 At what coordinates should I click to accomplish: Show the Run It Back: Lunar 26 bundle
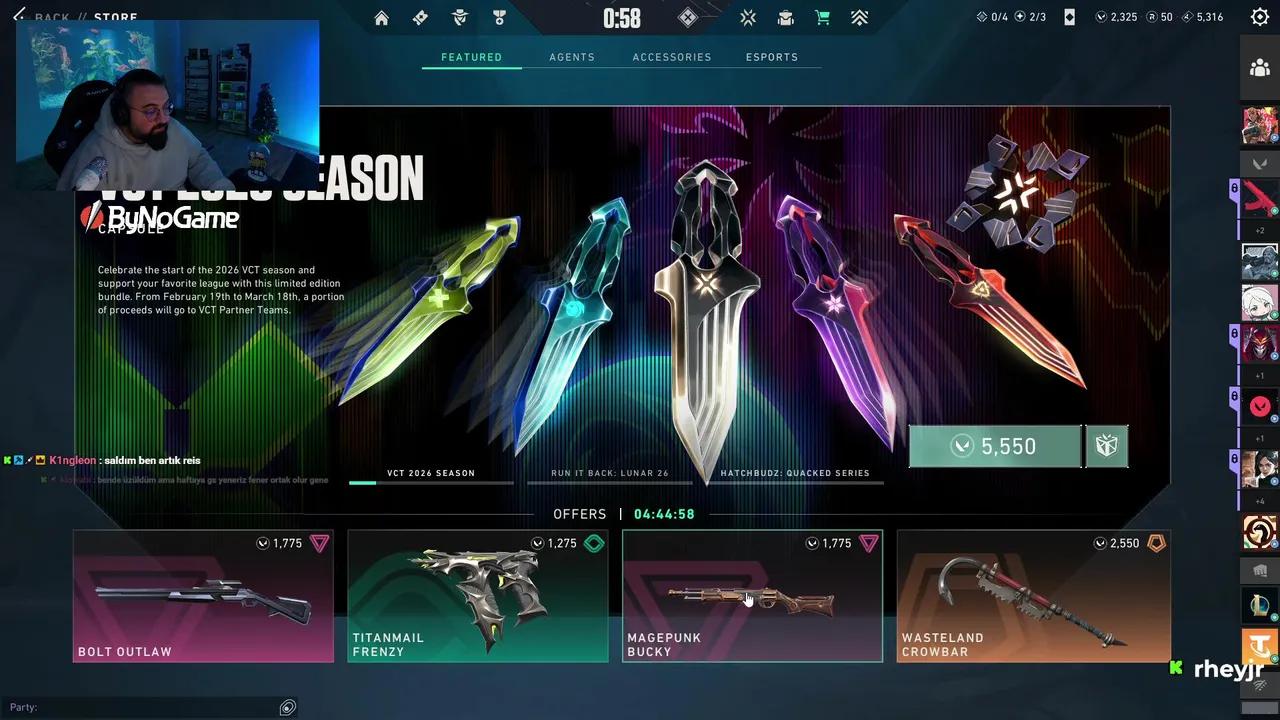[x=610, y=474]
